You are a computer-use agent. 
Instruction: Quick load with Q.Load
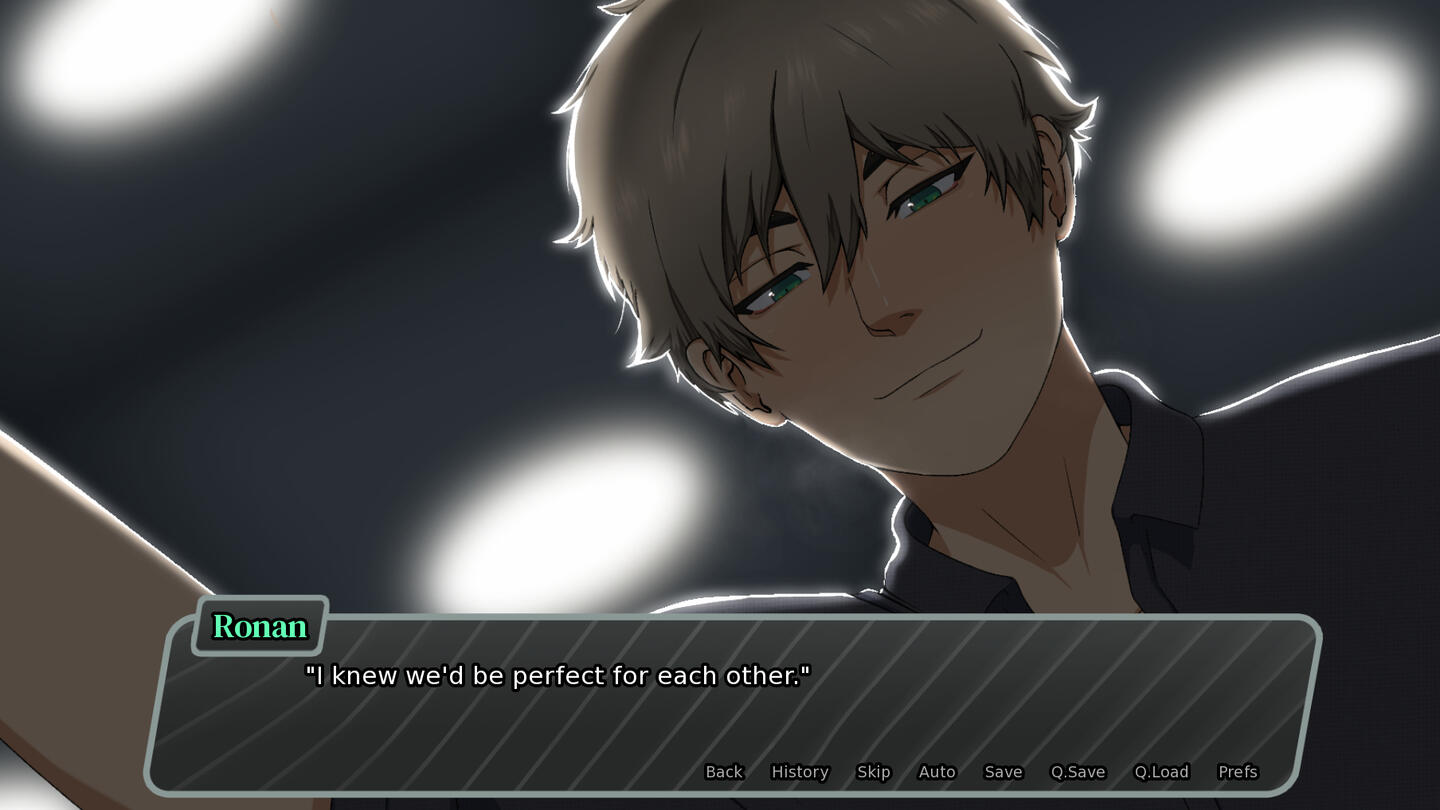point(1161,772)
